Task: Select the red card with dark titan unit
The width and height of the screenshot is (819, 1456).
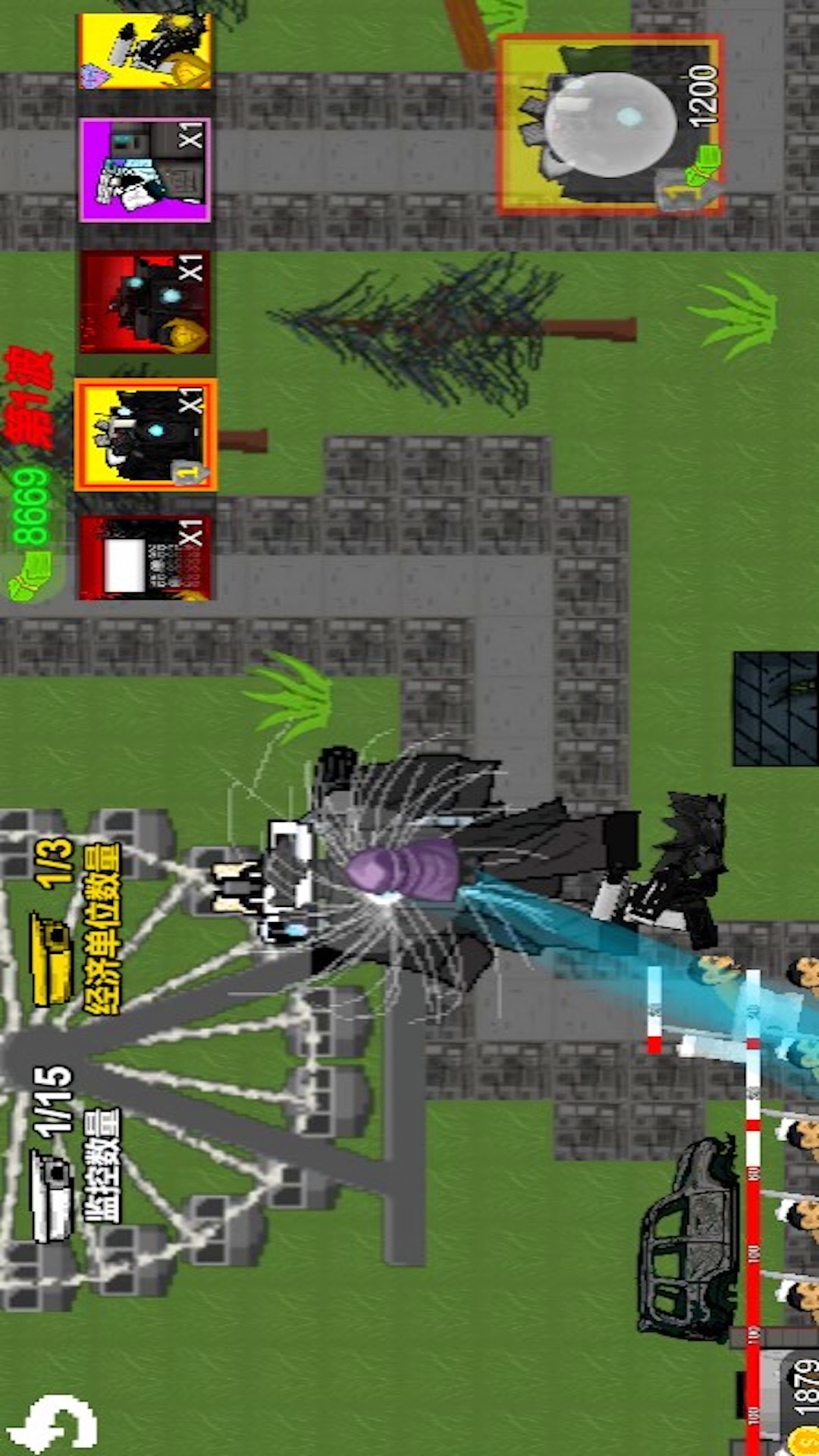Action: 145,302
